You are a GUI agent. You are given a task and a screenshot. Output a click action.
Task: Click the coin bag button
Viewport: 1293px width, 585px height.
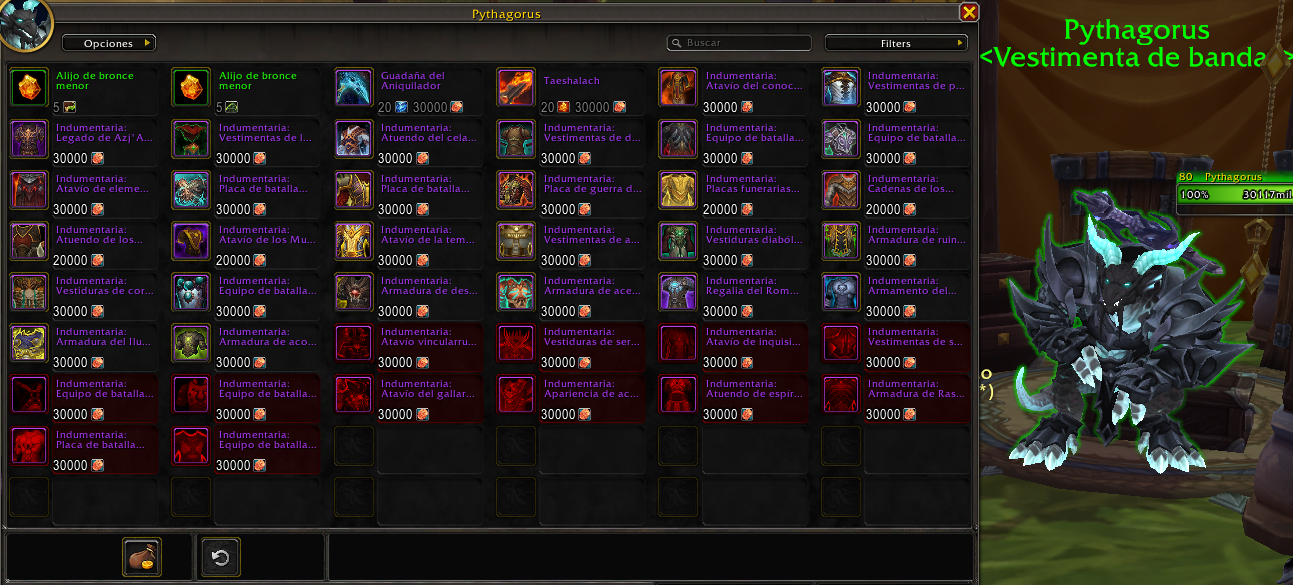(x=142, y=557)
